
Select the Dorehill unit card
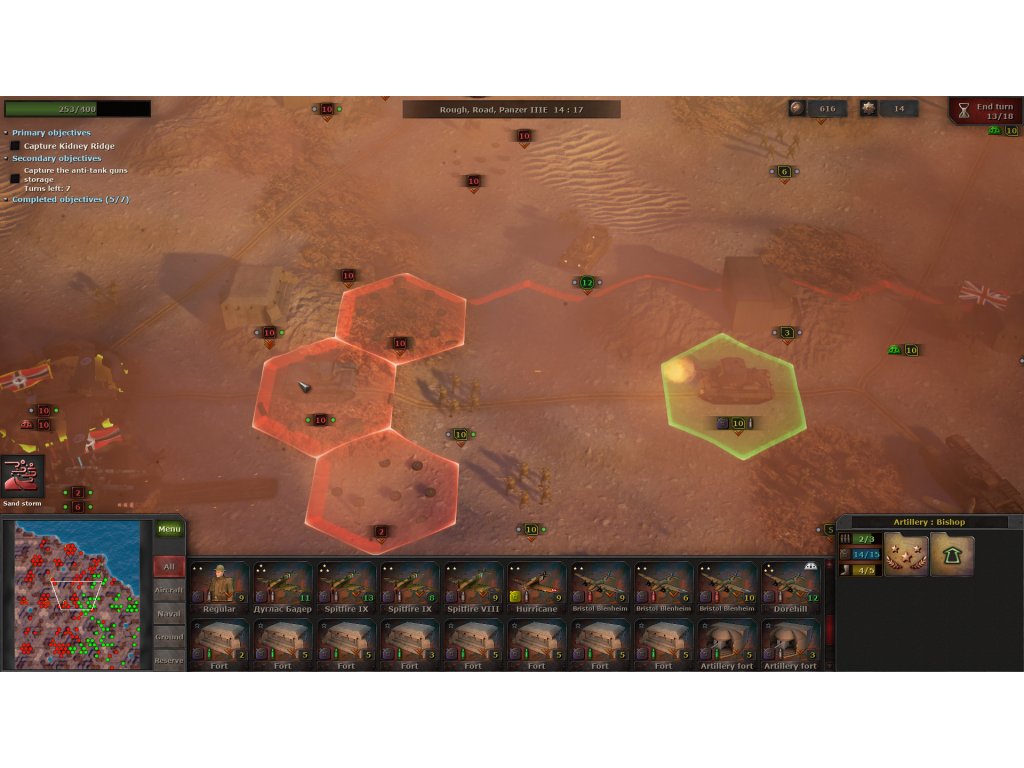tap(790, 587)
